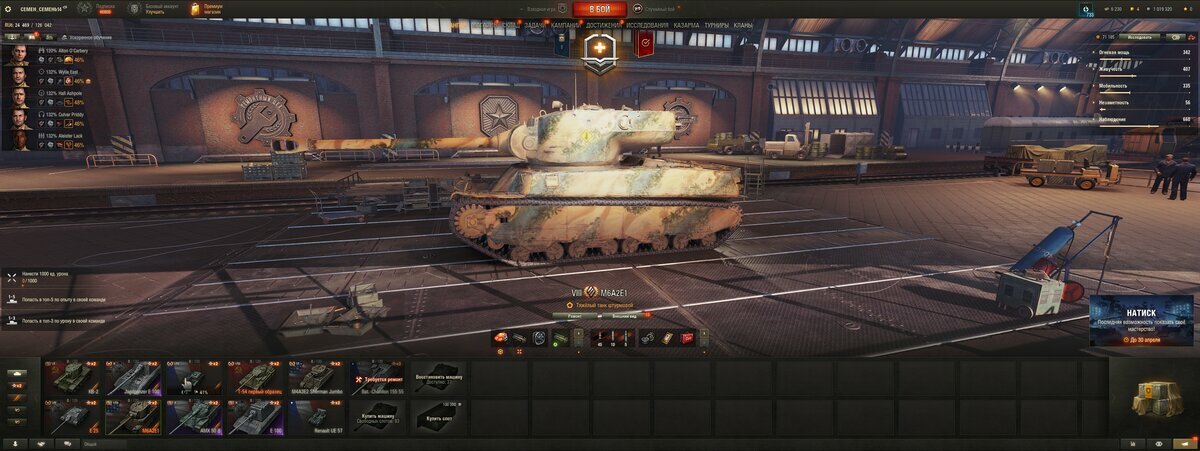Open the Премиум магазин shop
Screen dimensions: 1200x451
tap(207, 9)
